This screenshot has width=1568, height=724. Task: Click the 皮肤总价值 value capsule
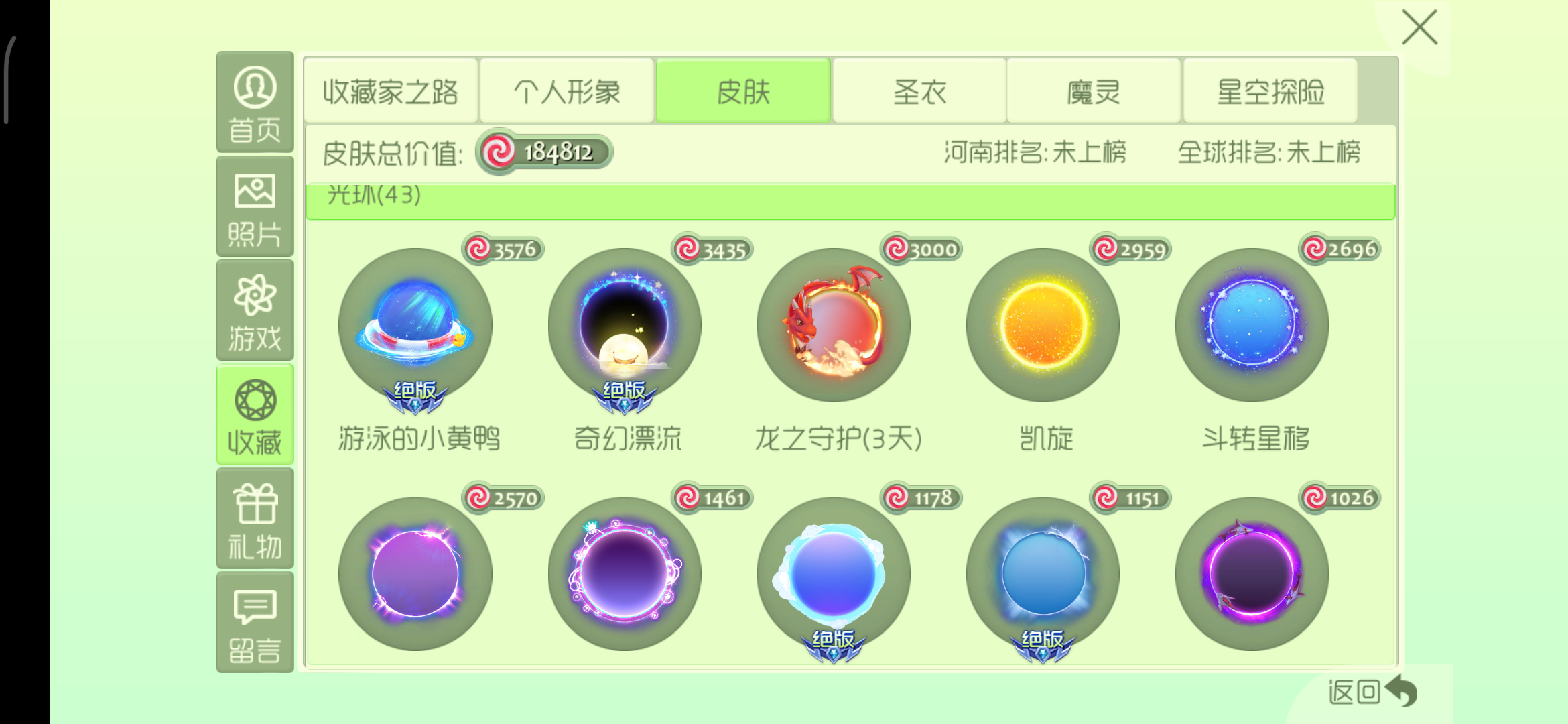pos(543,153)
